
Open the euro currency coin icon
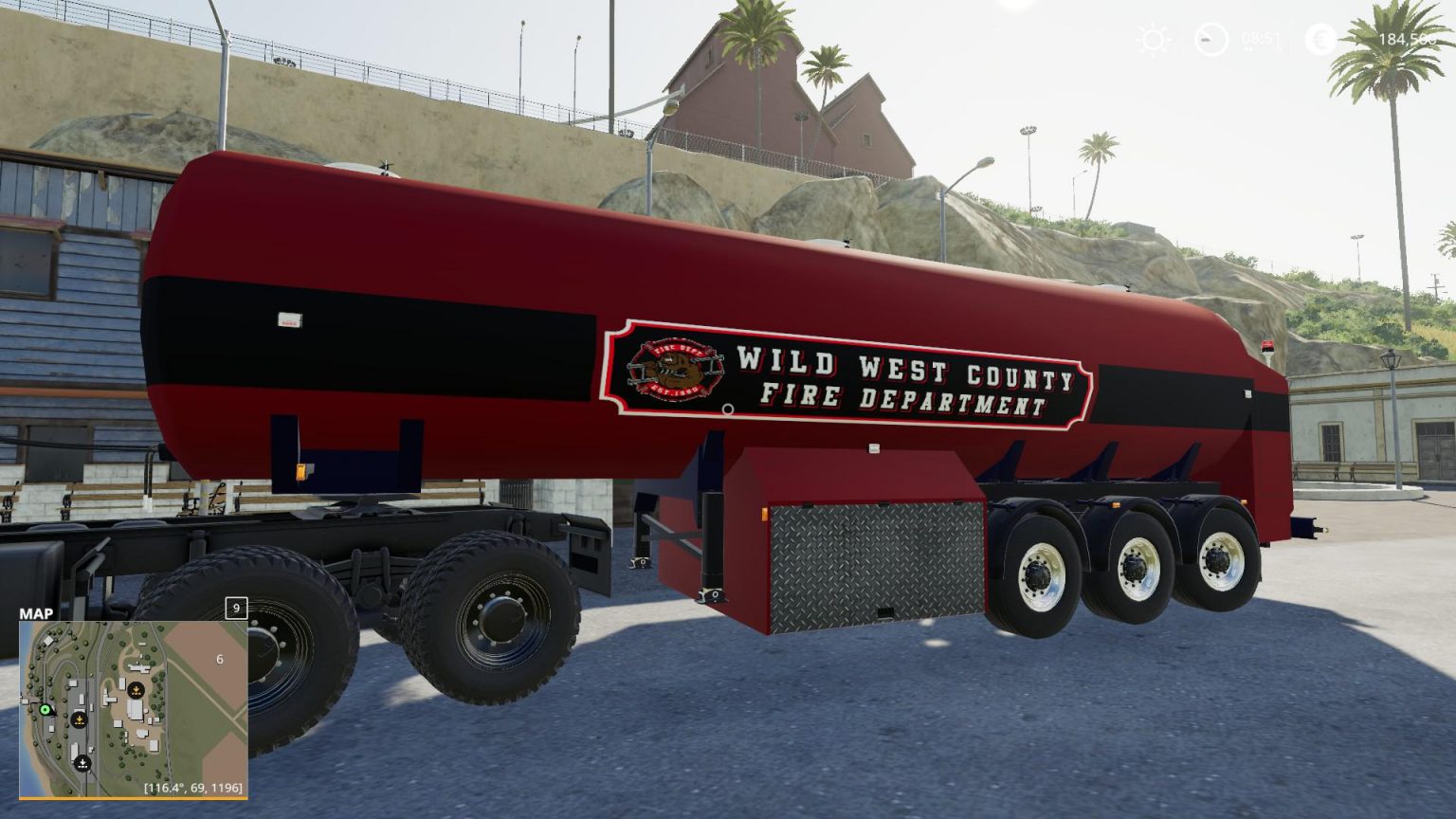[x=1320, y=39]
